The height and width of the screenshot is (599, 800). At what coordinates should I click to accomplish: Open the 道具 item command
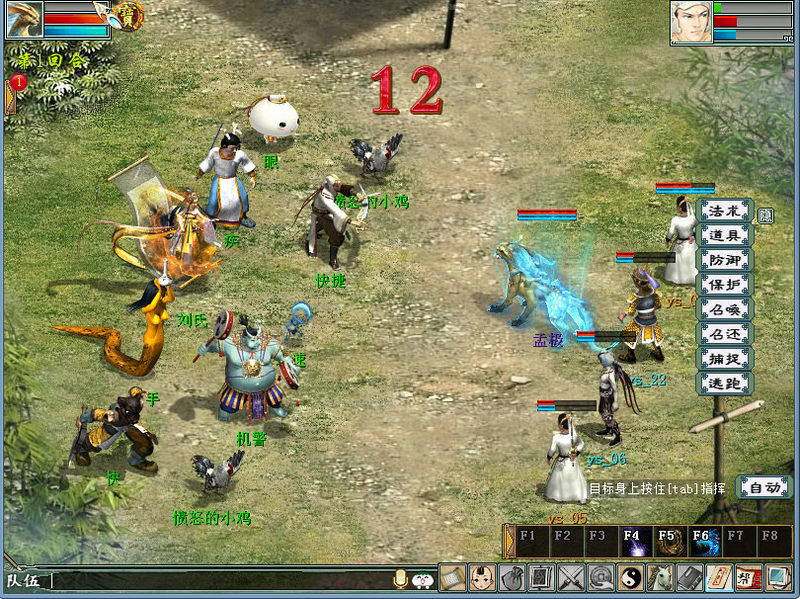[x=725, y=236]
